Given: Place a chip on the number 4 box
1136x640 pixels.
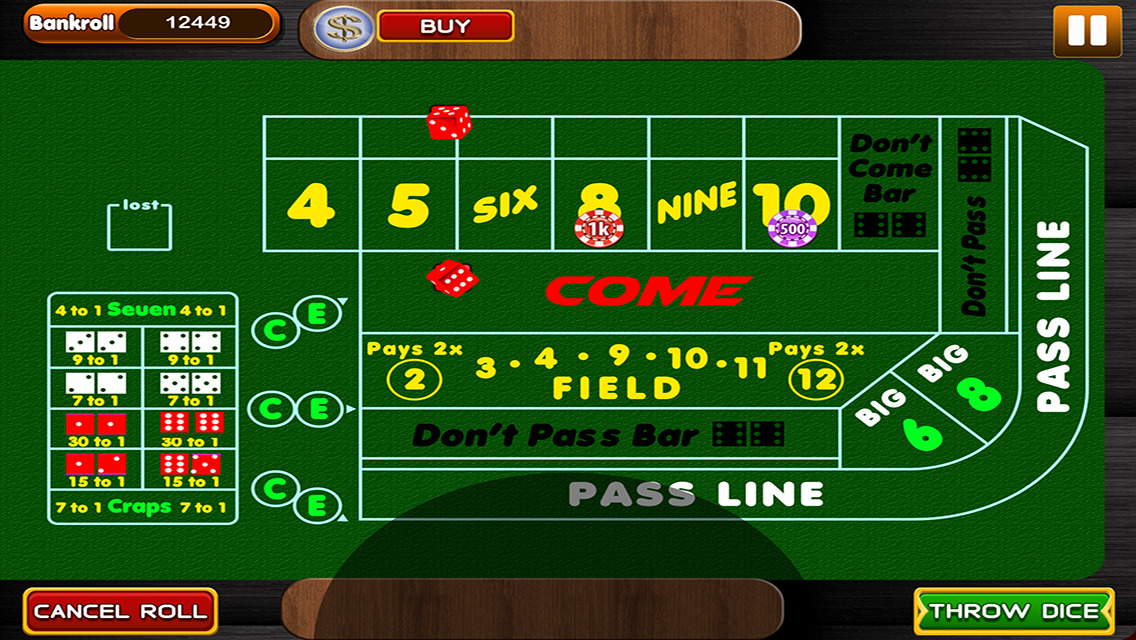Looking at the screenshot, I should pos(311,205).
